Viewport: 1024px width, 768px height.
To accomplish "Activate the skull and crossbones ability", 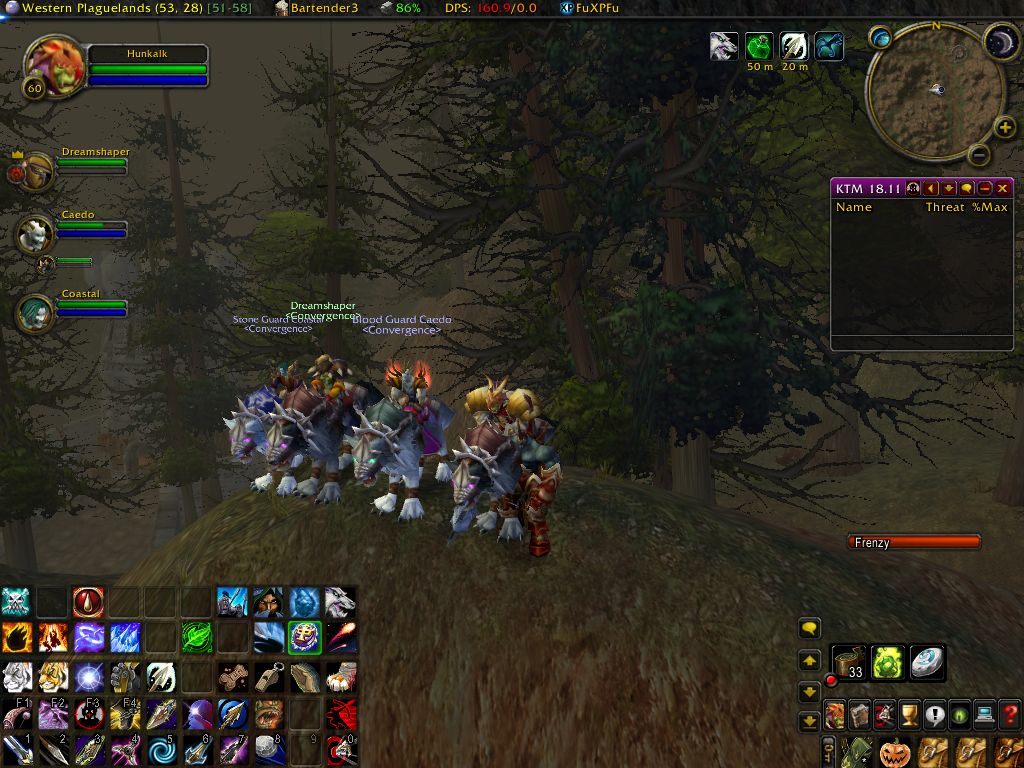I will pyautogui.click(x=16, y=602).
